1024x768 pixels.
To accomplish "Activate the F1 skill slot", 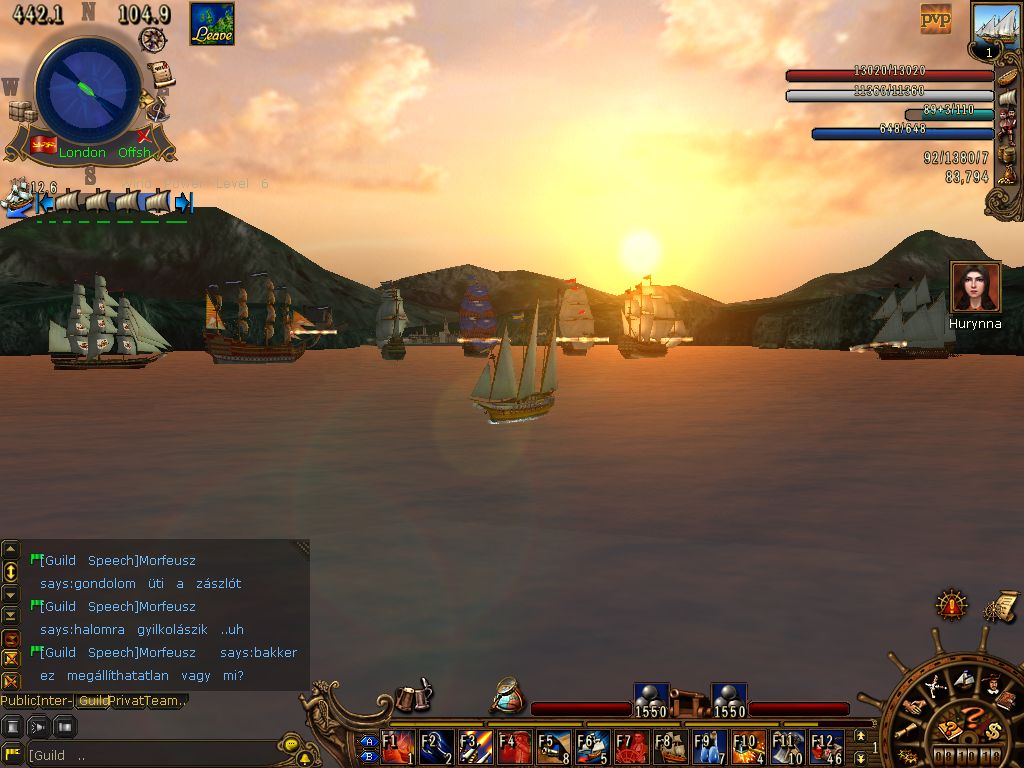I will coord(398,747).
